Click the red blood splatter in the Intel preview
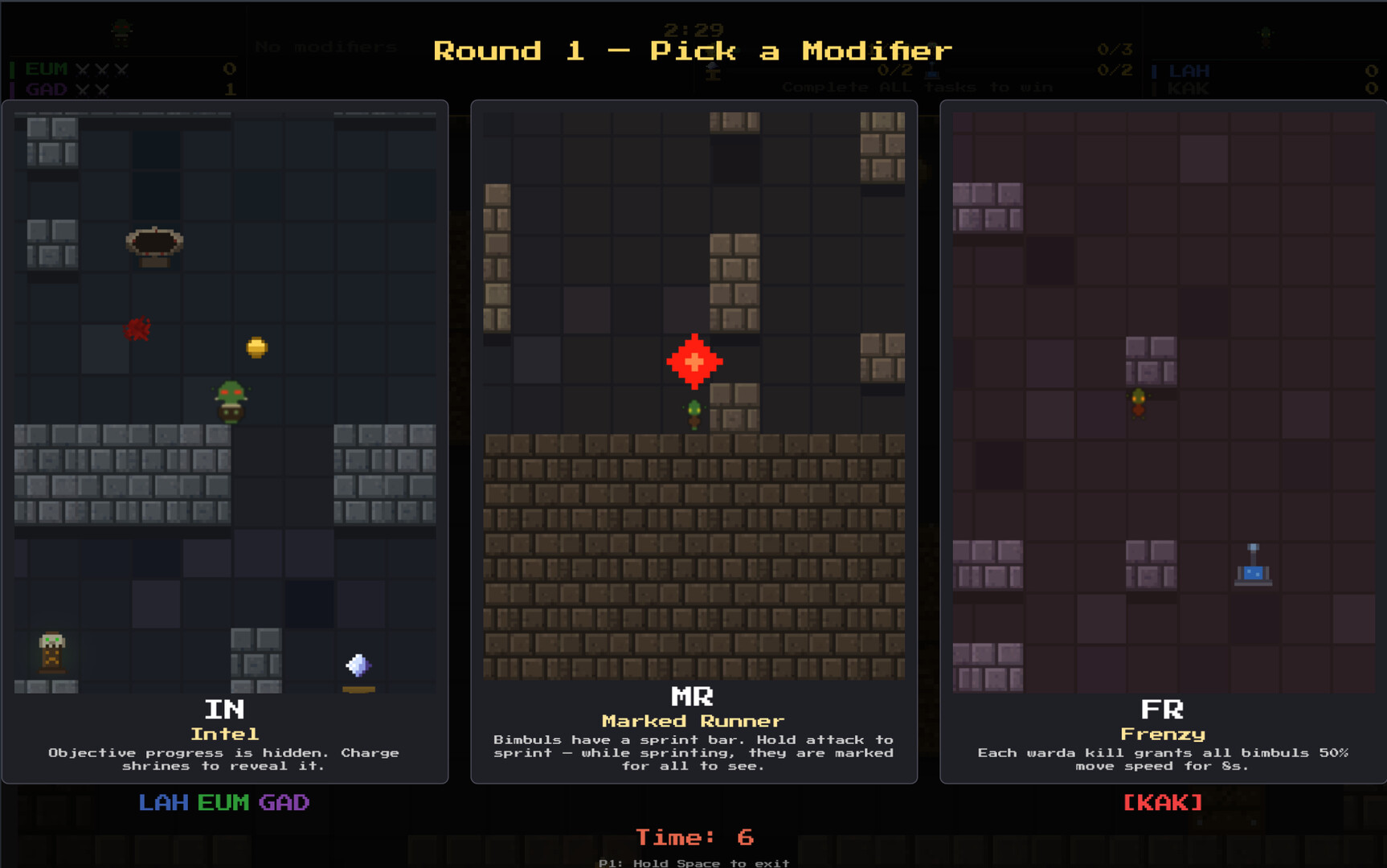Viewport: 1387px width, 868px height. tap(137, 330)
